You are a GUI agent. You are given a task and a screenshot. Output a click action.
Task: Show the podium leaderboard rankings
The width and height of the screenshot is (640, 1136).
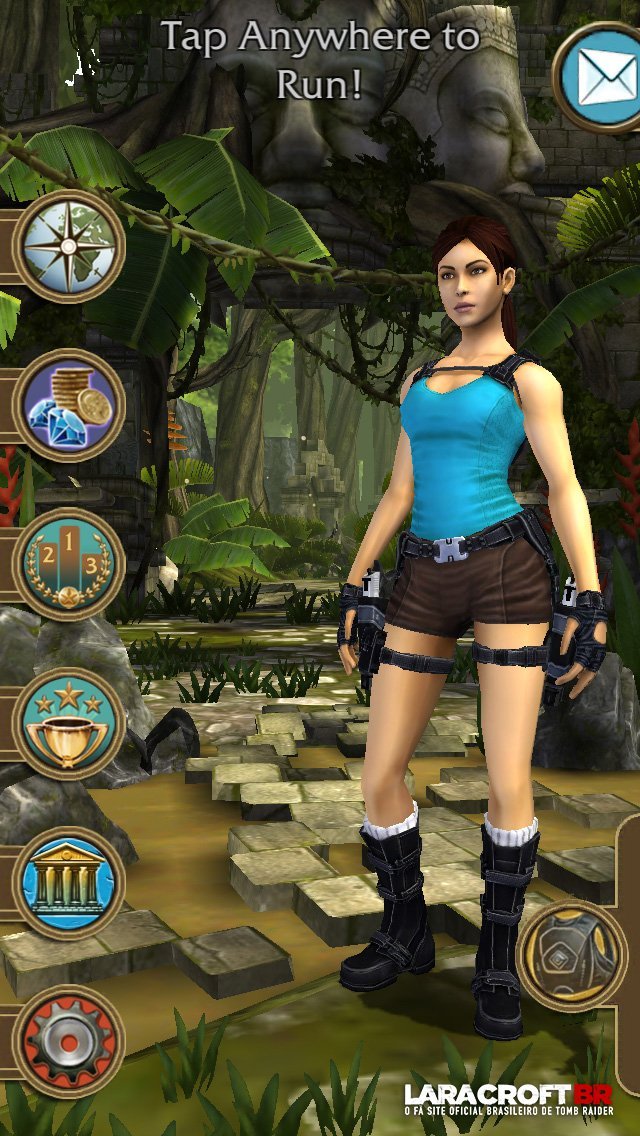(x=68, y=564)
